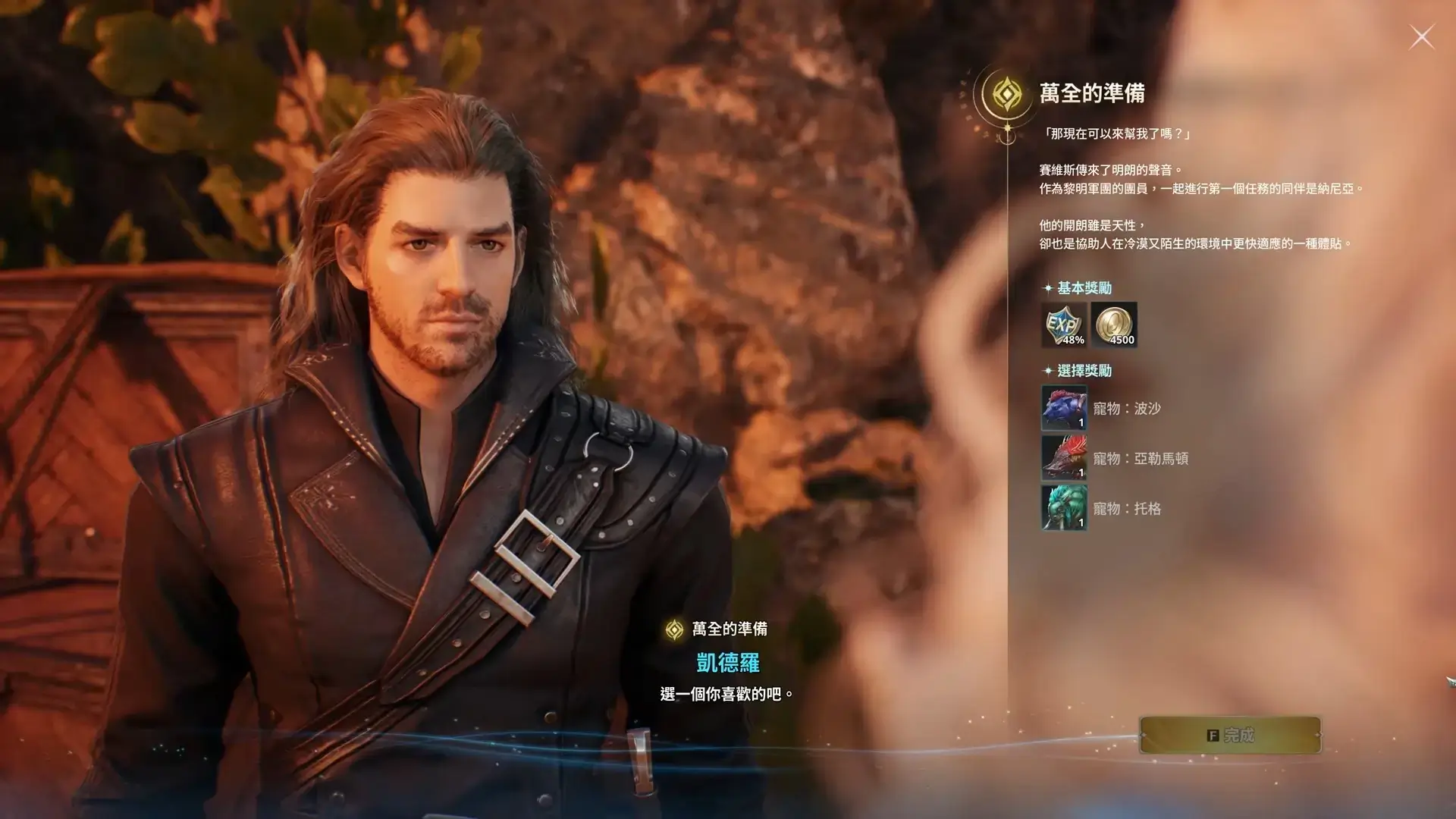This screenshot has width=1456, height=819.
Task: Close the quest dialogue window
Action: click(x=1421, y=36)
